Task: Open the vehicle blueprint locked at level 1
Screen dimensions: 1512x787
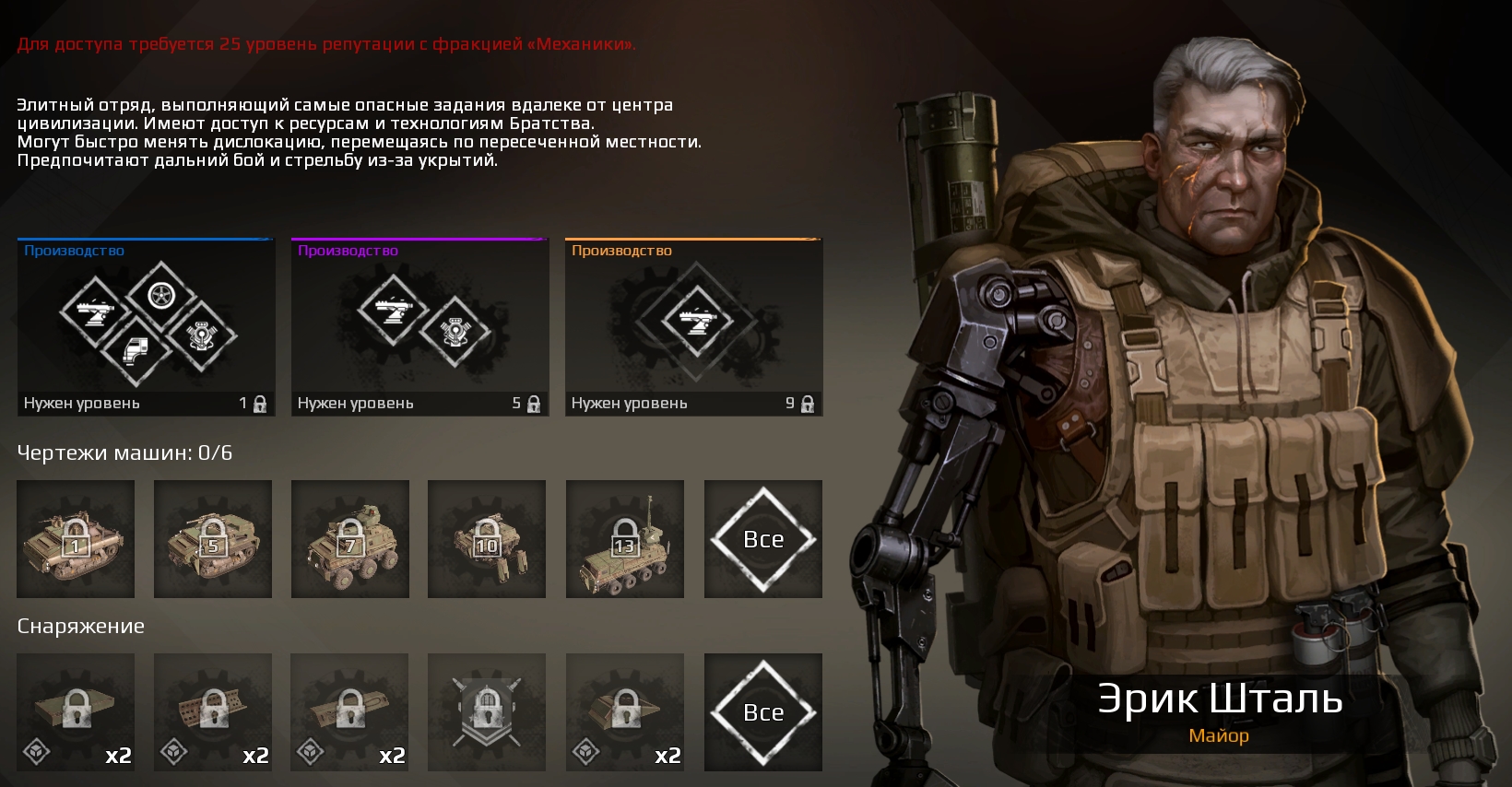Action: (75, 539)
